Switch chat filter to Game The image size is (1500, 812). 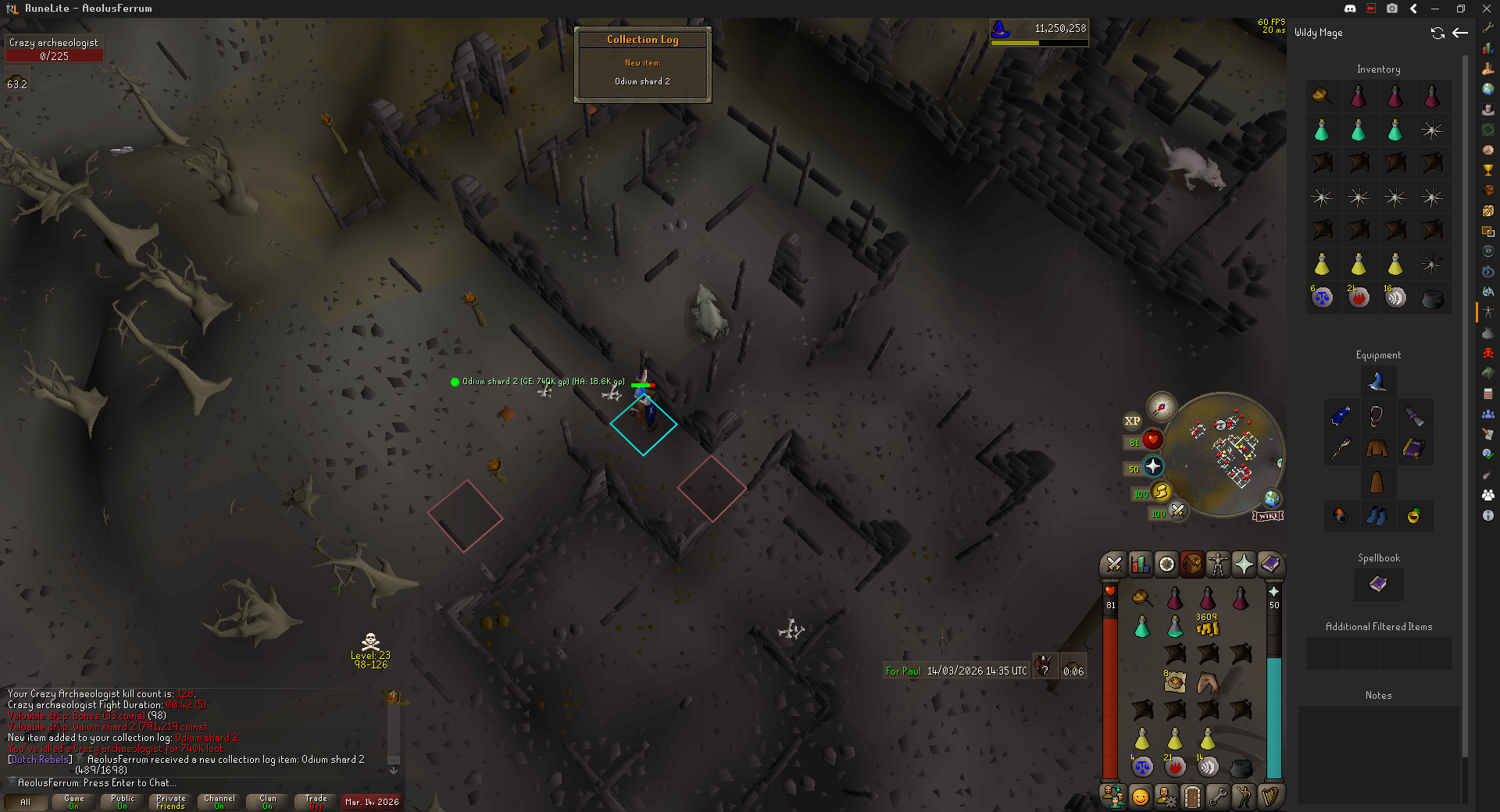click(x=73, y=802)
